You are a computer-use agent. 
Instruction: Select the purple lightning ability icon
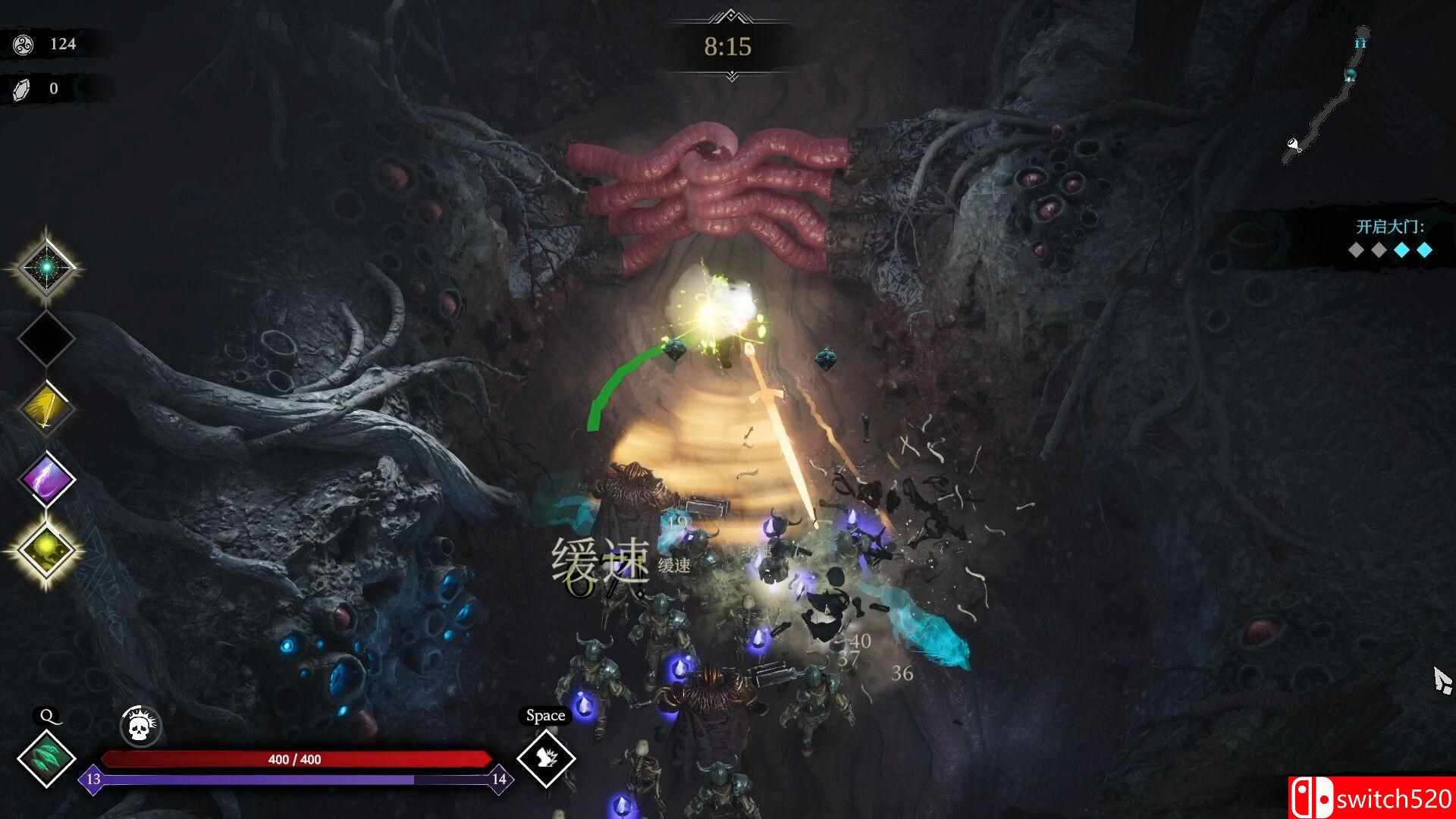coord(45,478)
